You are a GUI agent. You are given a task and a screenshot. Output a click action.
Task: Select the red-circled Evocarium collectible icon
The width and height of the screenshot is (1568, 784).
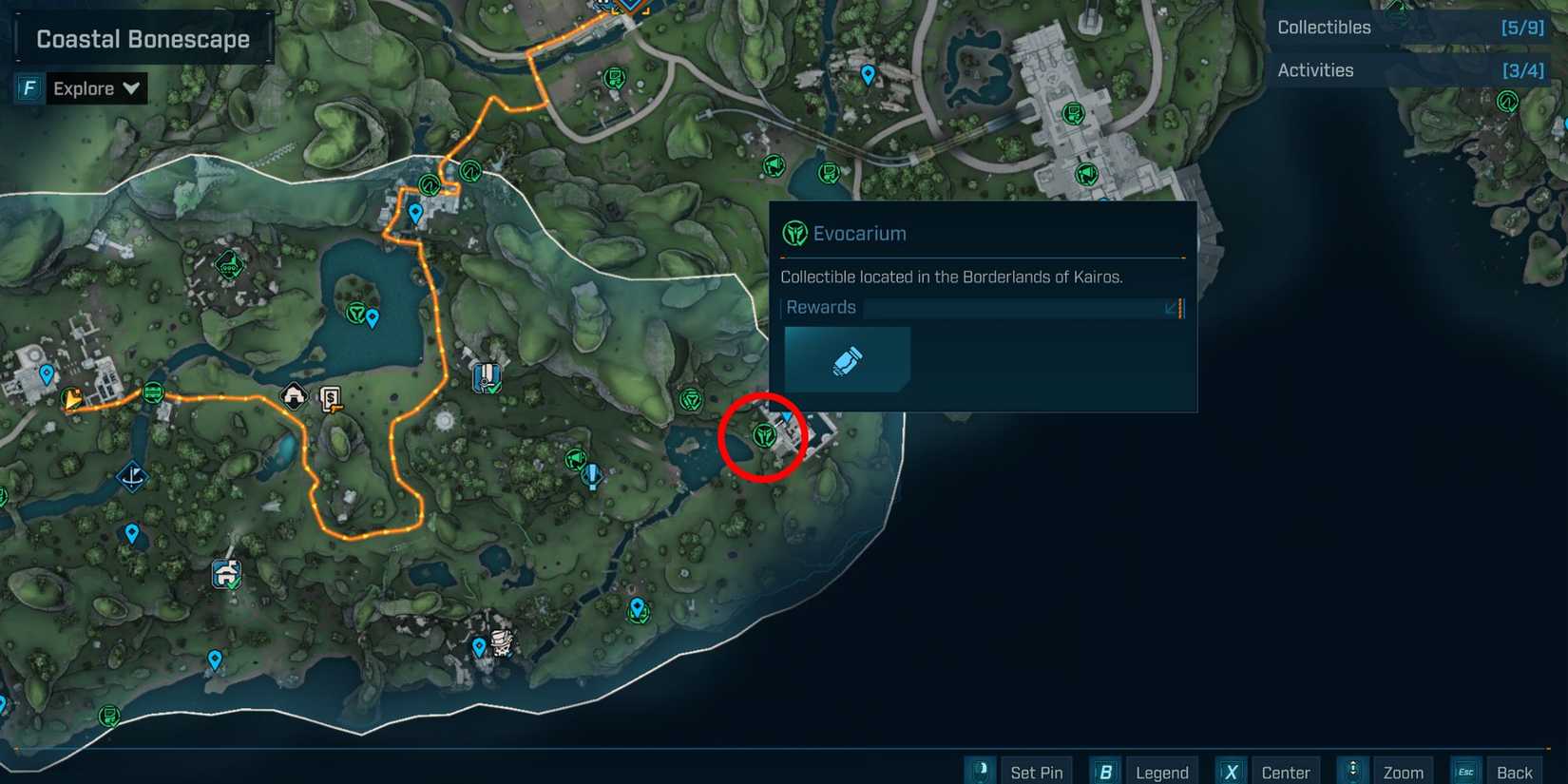[x=764, y=433]
